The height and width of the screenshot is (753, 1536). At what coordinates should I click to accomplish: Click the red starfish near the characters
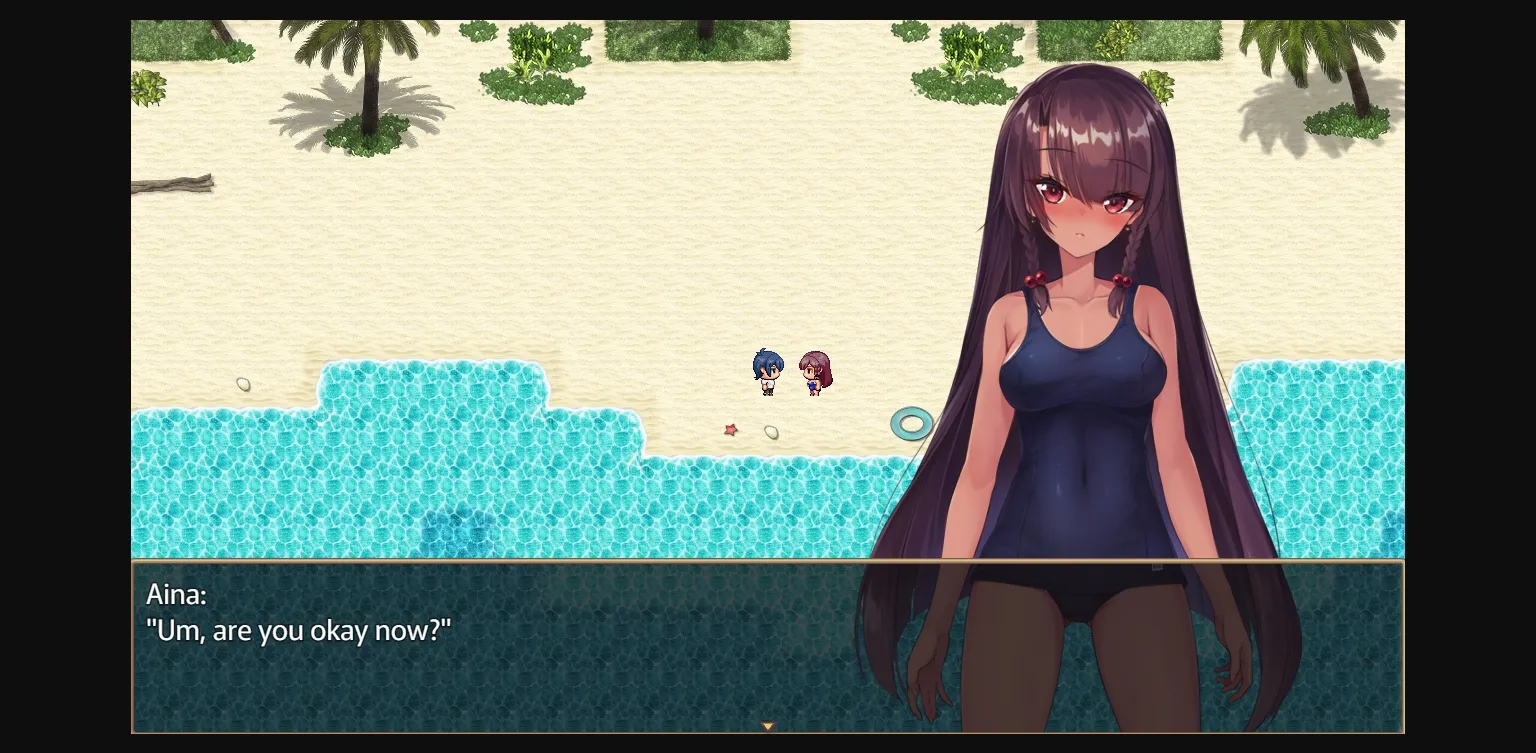coord(731,429)
